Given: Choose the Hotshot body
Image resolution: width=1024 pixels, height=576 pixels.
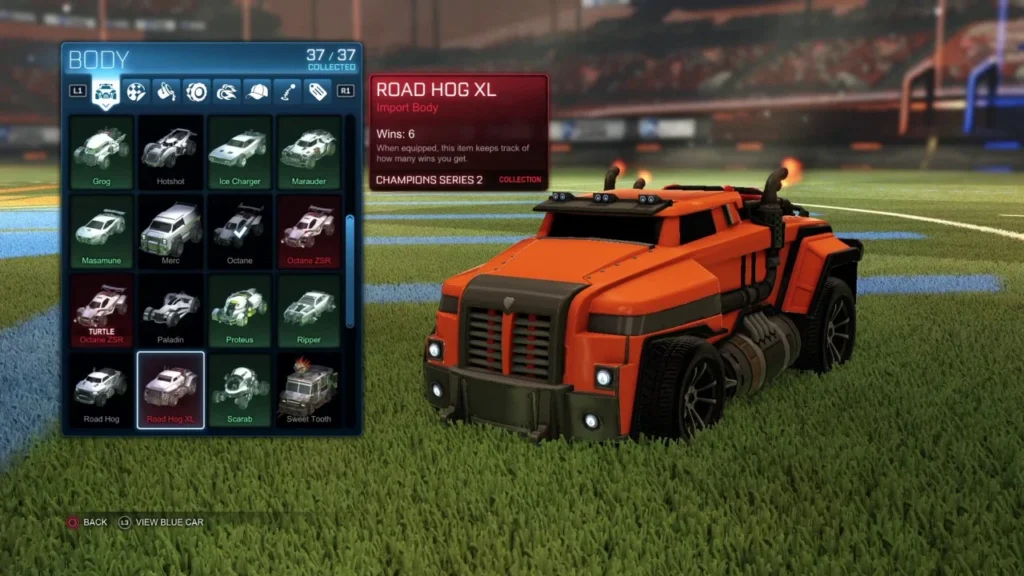Looking at the screenshot, I should pyautogui.click(x=170, y=151).
